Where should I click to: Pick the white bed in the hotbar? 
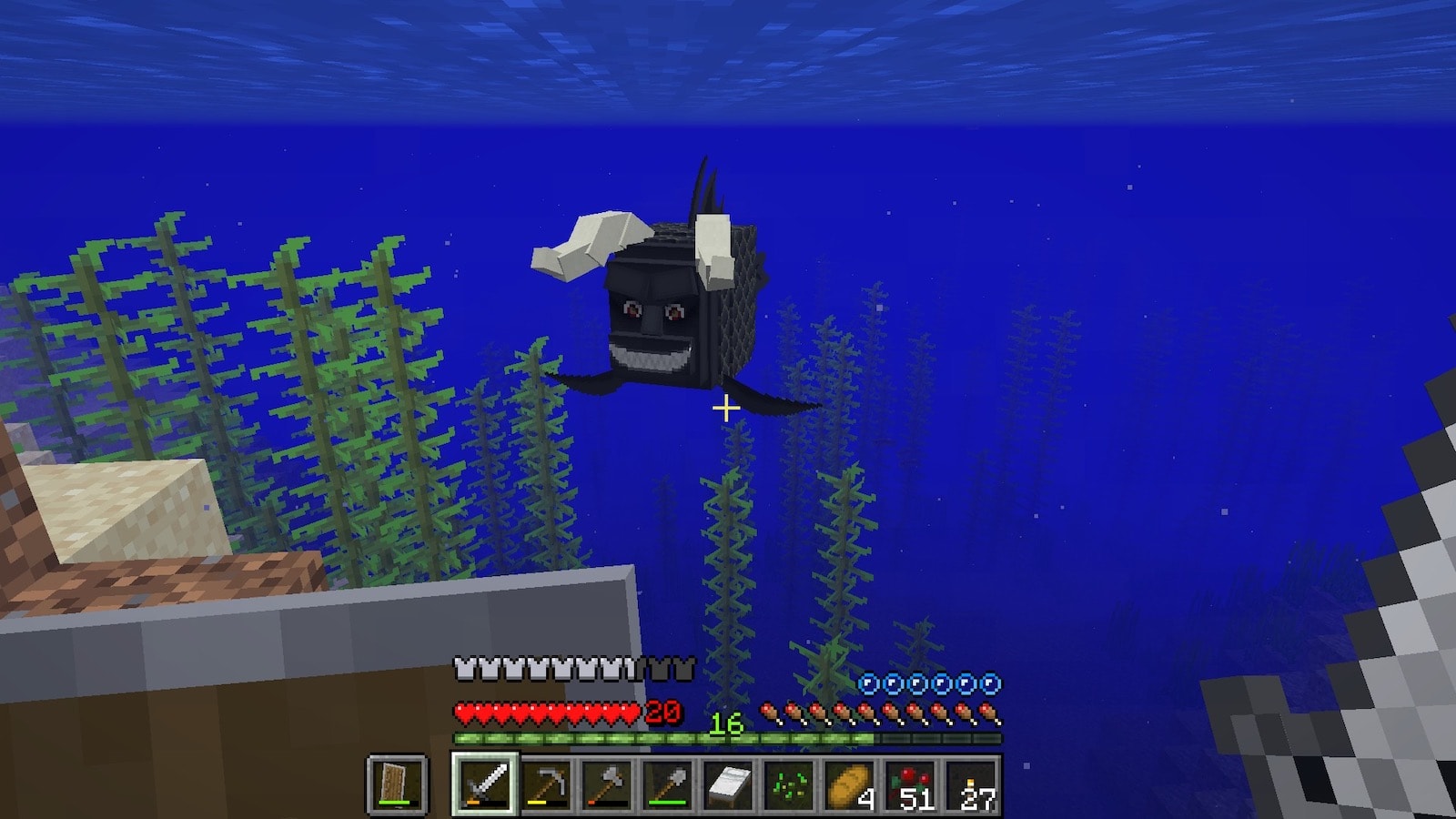click(729, 784)
